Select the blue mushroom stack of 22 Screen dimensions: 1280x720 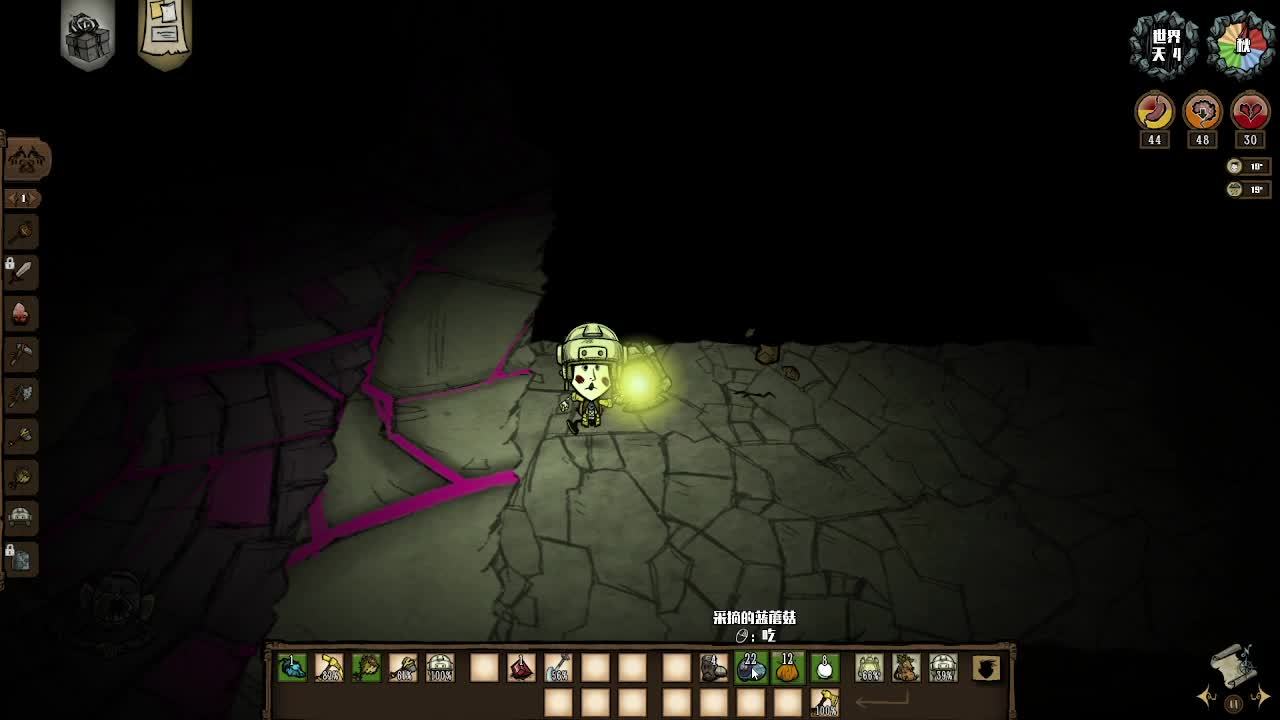coord(751,668)
